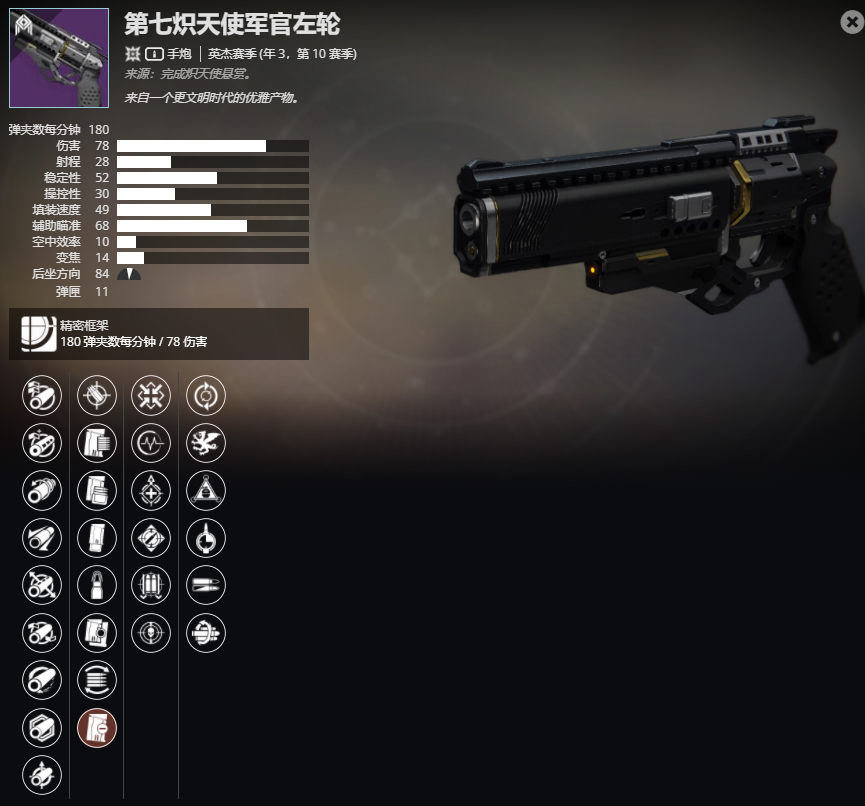The width and height of the screenshot is (865, 806).
Task: Close the weapon details panel
Action: pyautogui.click(x=851, y=22)
